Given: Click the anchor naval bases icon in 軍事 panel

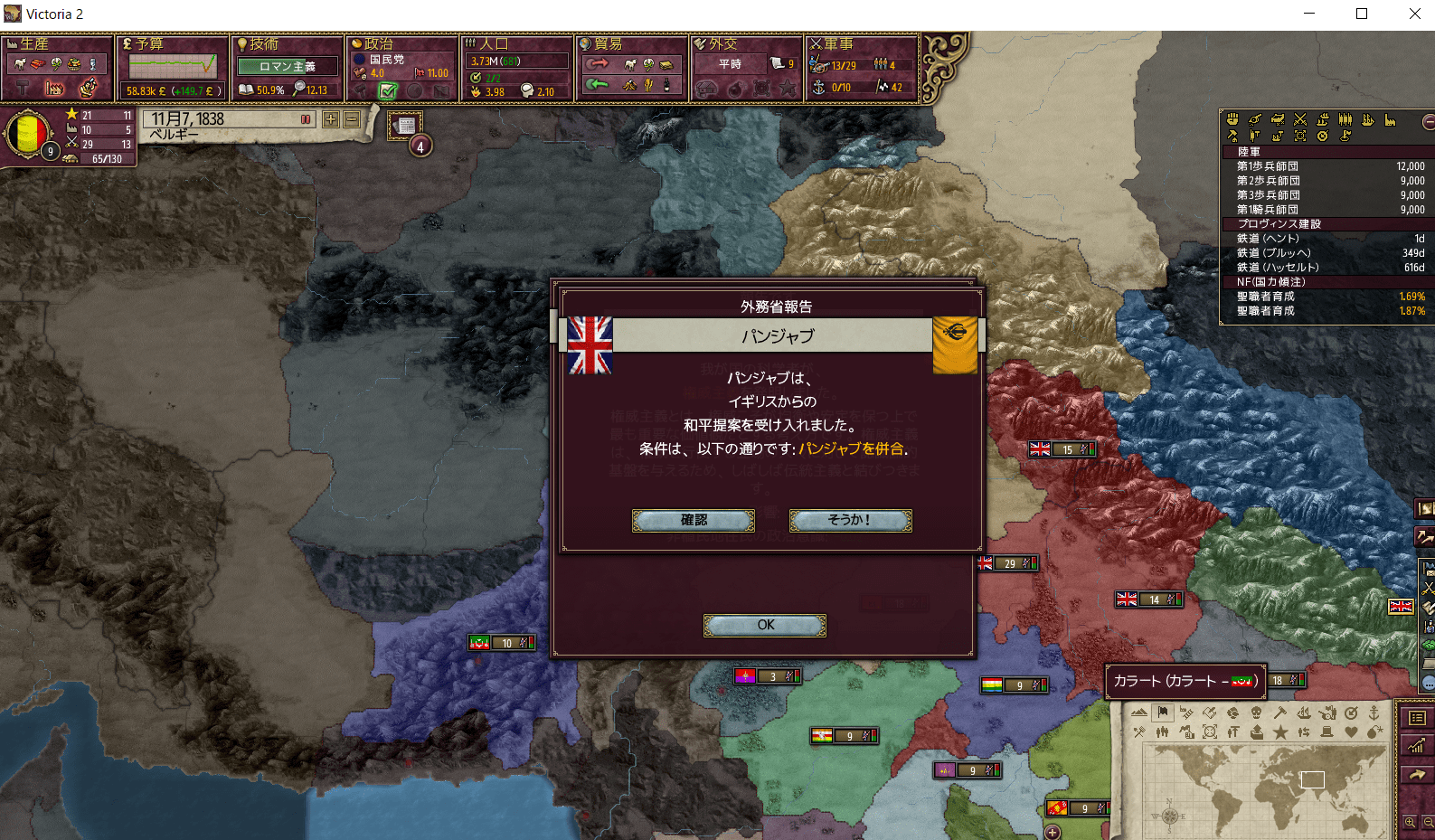Looking at the screenshot, I should [x=818, y=88].
